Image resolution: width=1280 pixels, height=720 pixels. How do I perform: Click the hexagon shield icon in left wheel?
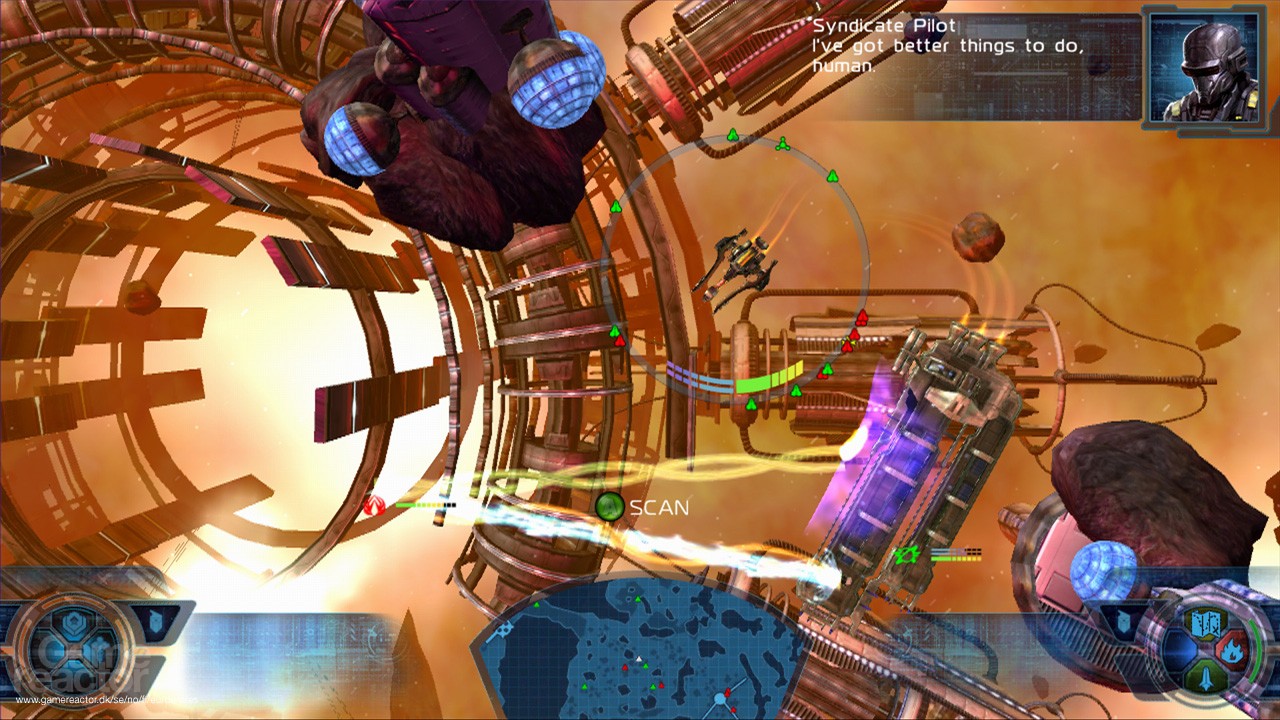point(76,624)
